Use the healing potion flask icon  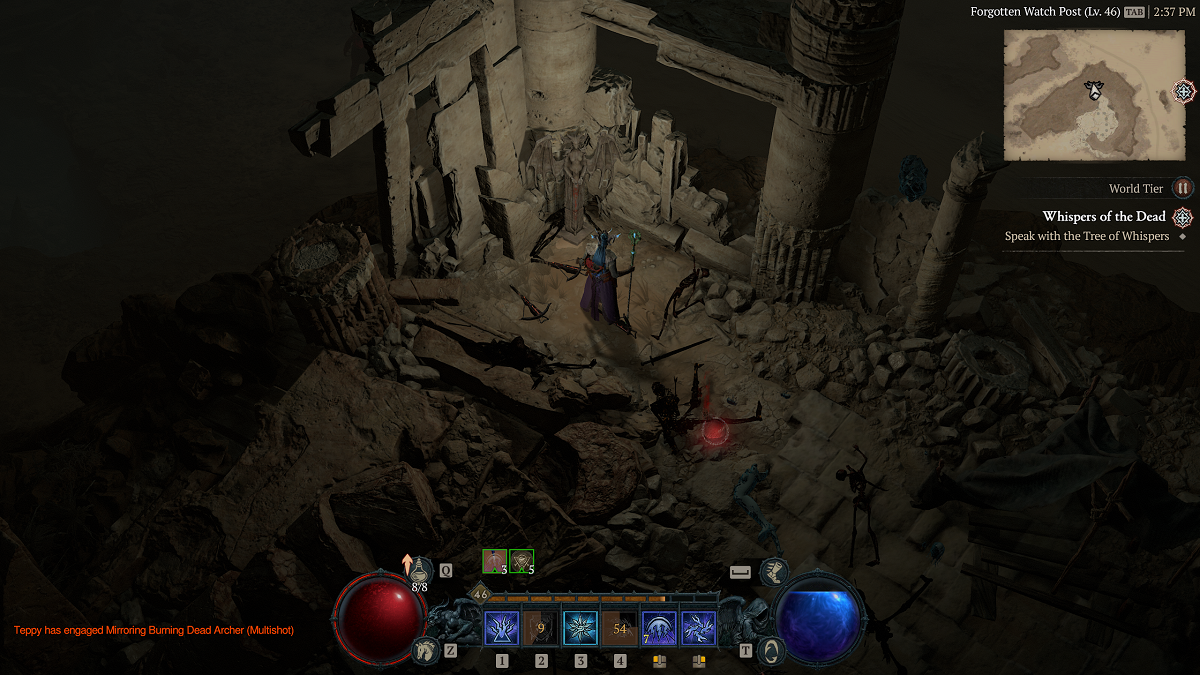coord(421,570)
